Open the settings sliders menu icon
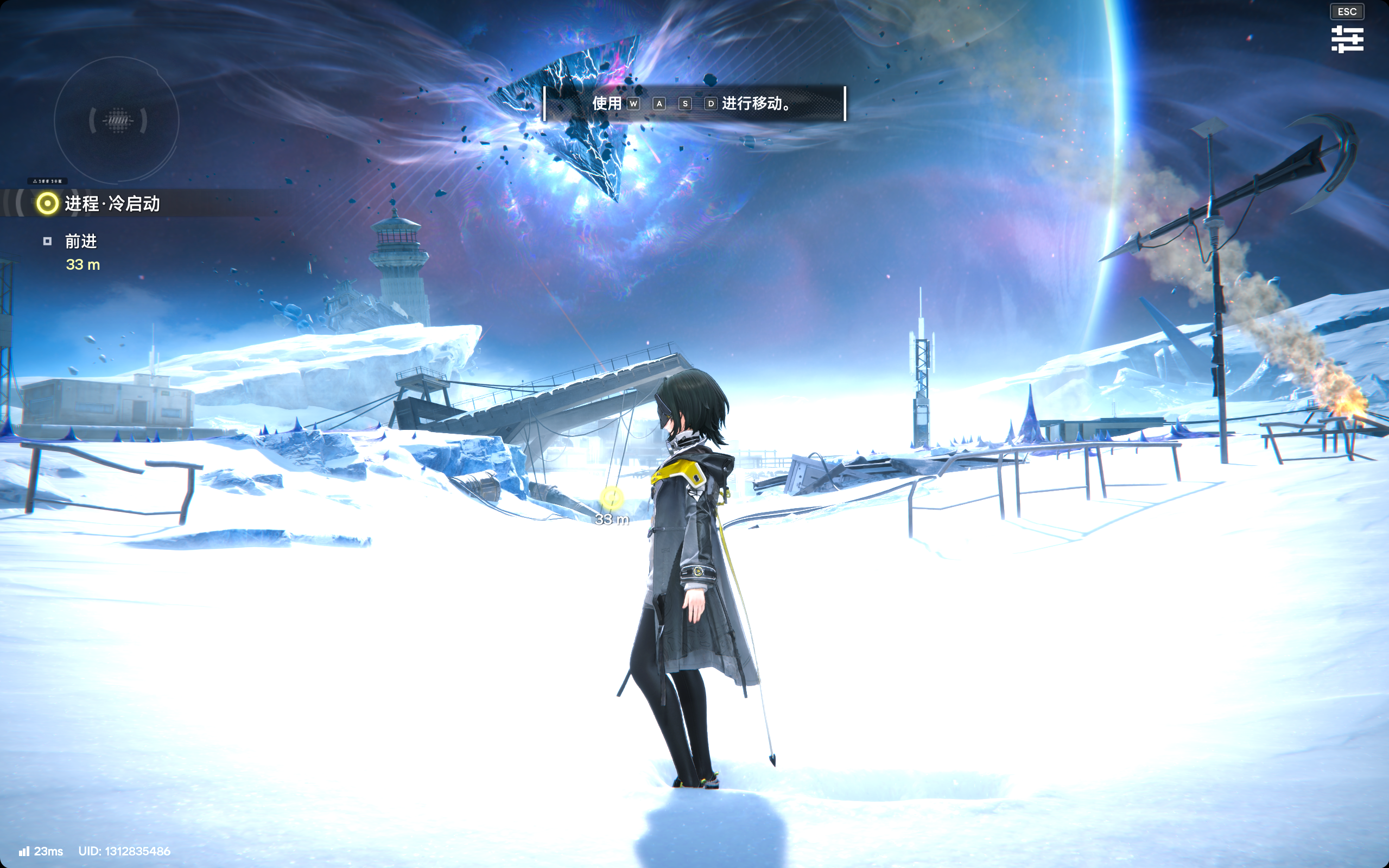 point(1347,39)
